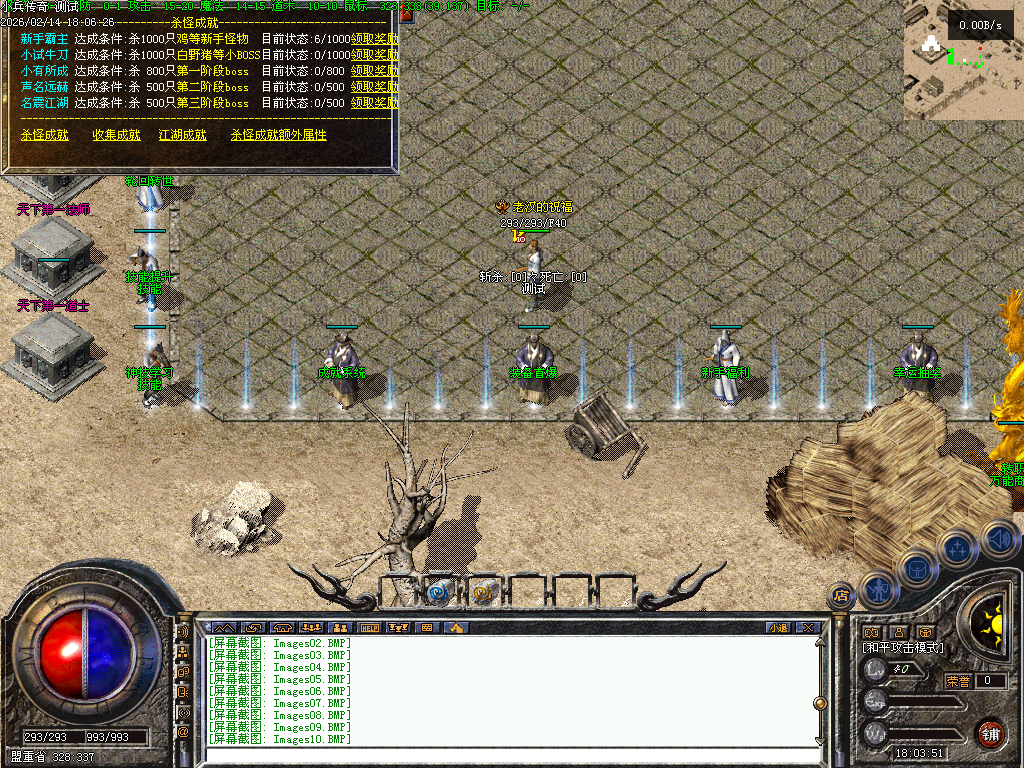Close chat using the X button

[808, 628]
